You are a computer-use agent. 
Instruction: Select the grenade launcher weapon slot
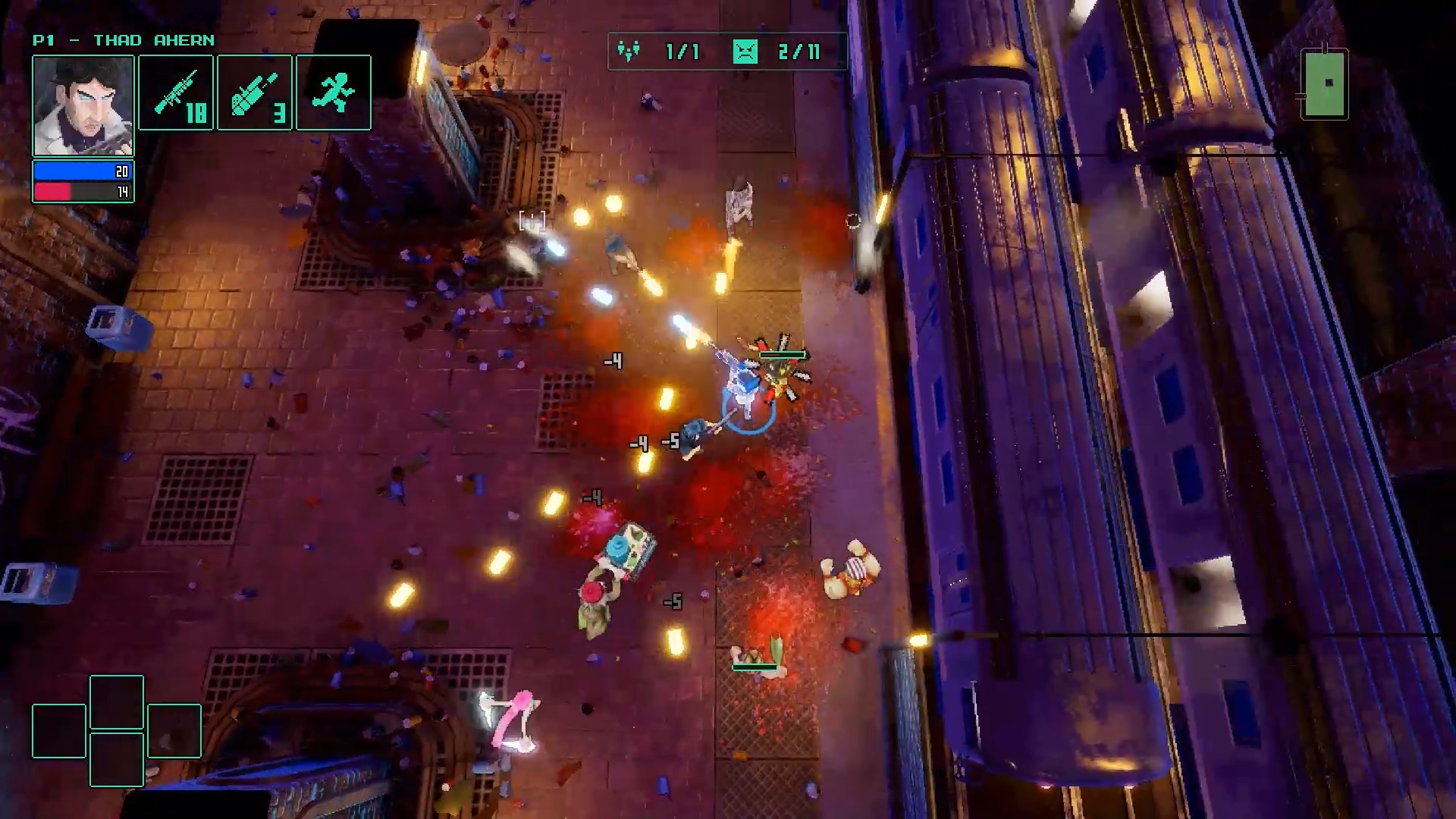tap(255, 93)
